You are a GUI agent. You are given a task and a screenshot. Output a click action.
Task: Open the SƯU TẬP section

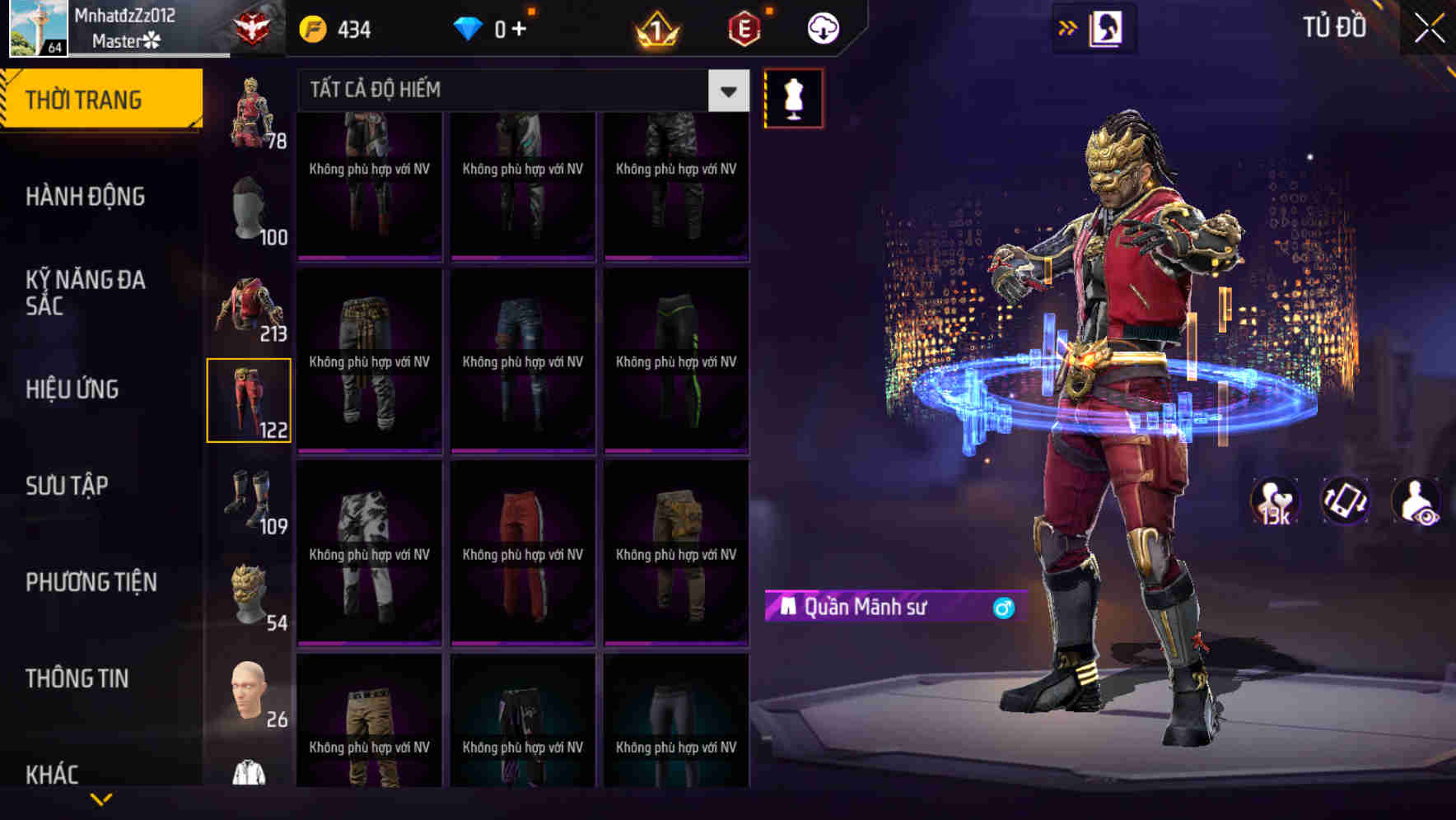click(x=66, y=486)
